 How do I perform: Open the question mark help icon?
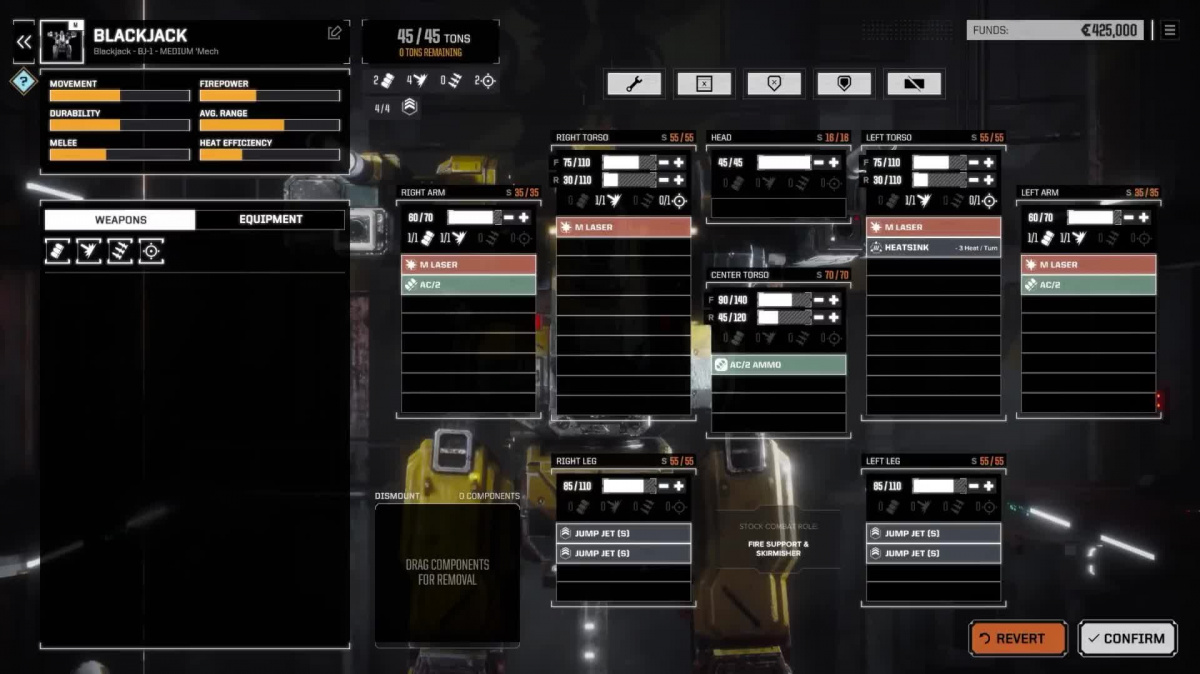[x=23, y=82]
